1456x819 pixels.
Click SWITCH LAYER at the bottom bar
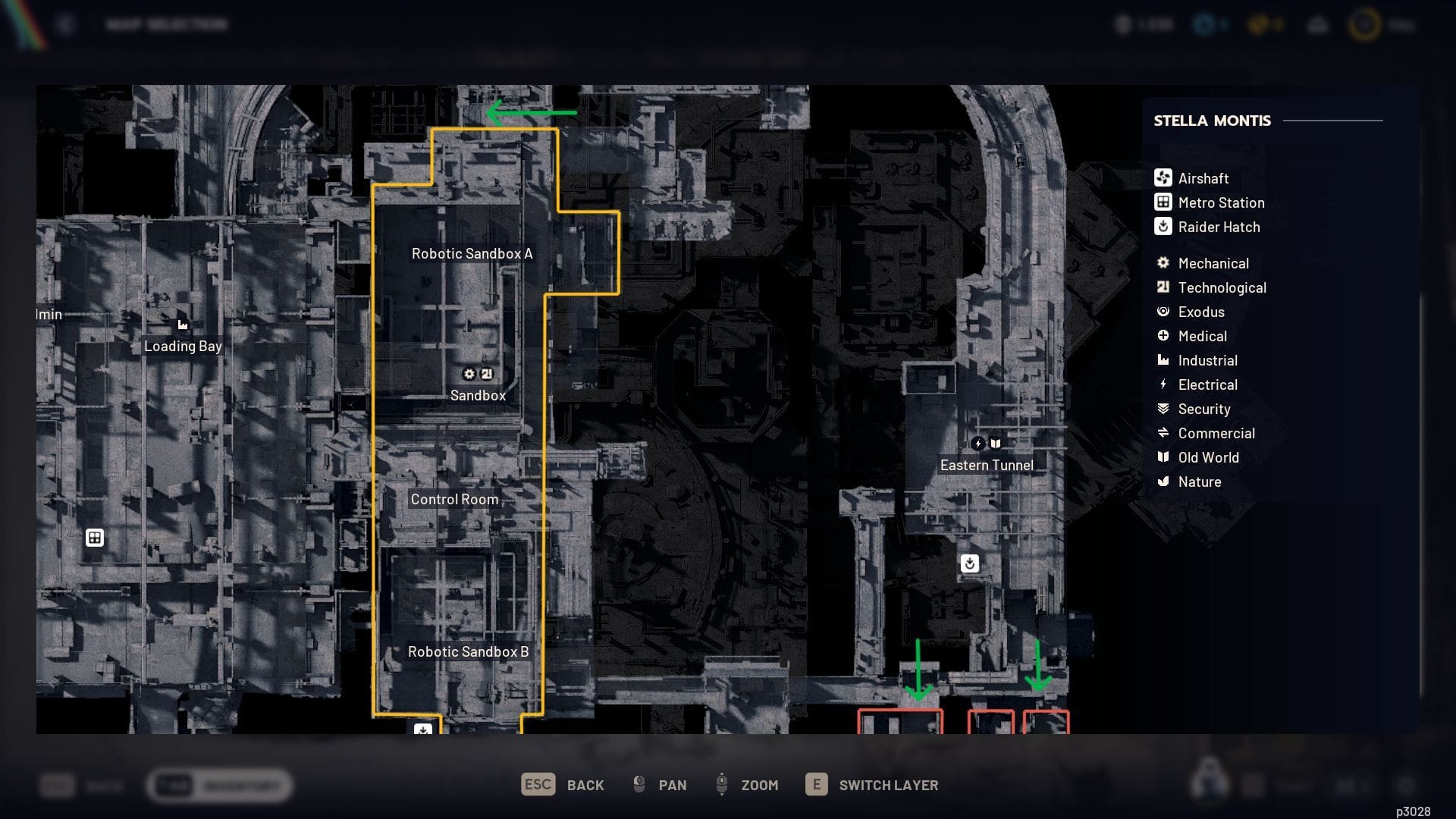888,785
